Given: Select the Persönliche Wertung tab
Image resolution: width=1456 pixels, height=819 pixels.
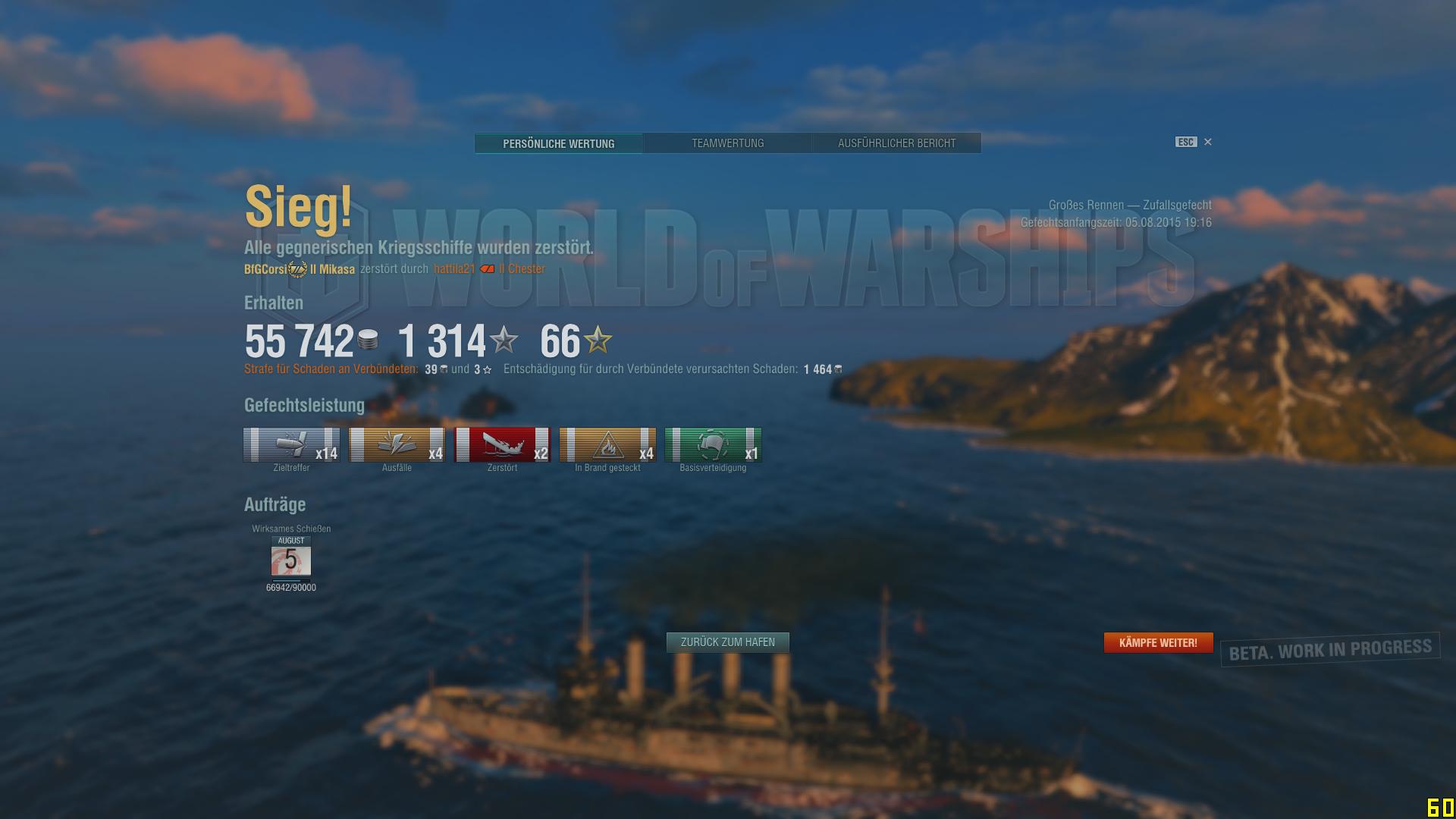Looking at the screenshot, I should pyautogui.click(x=558, y=143).
